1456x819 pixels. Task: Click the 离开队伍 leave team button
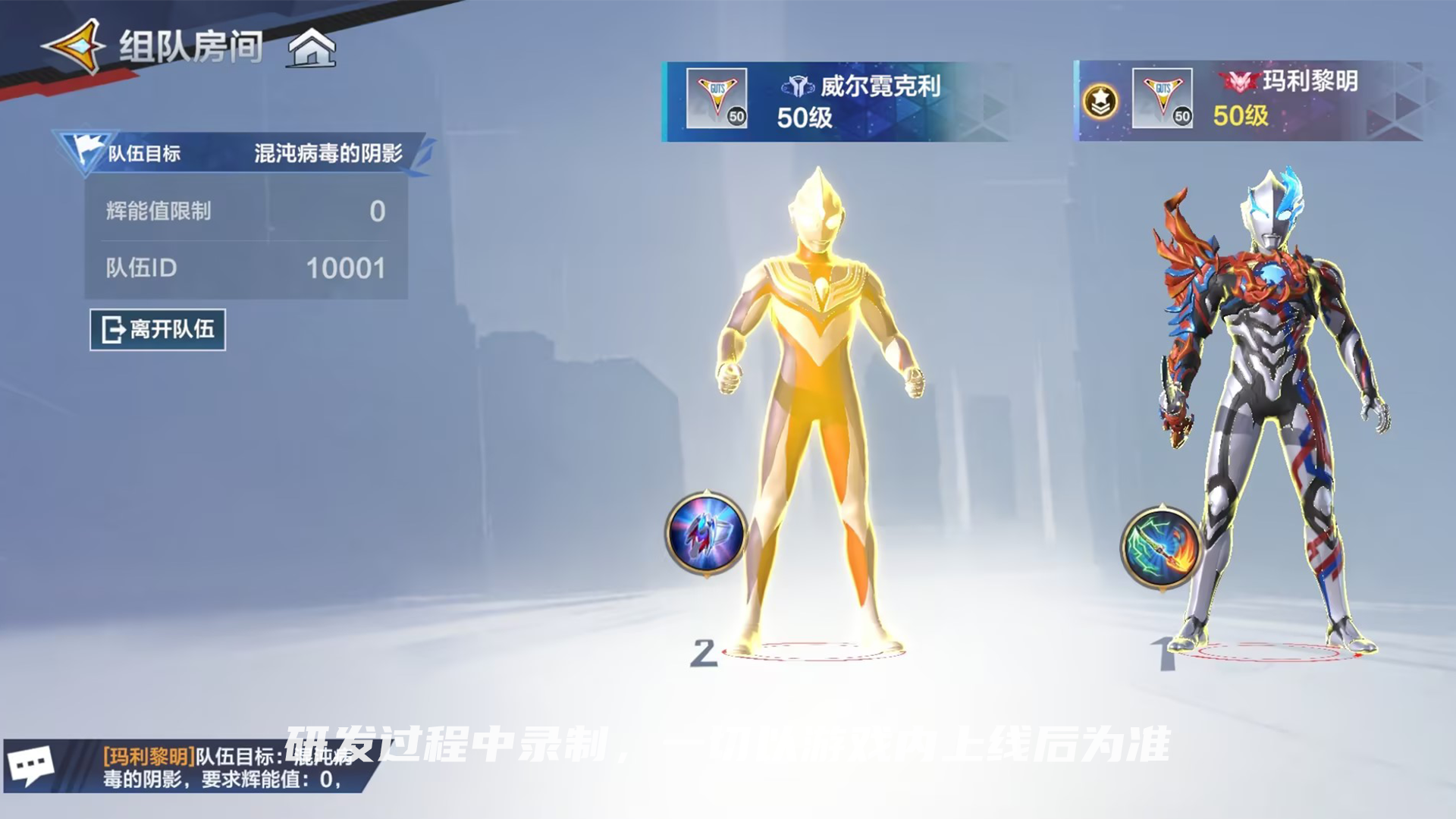[x=158, y=331]
